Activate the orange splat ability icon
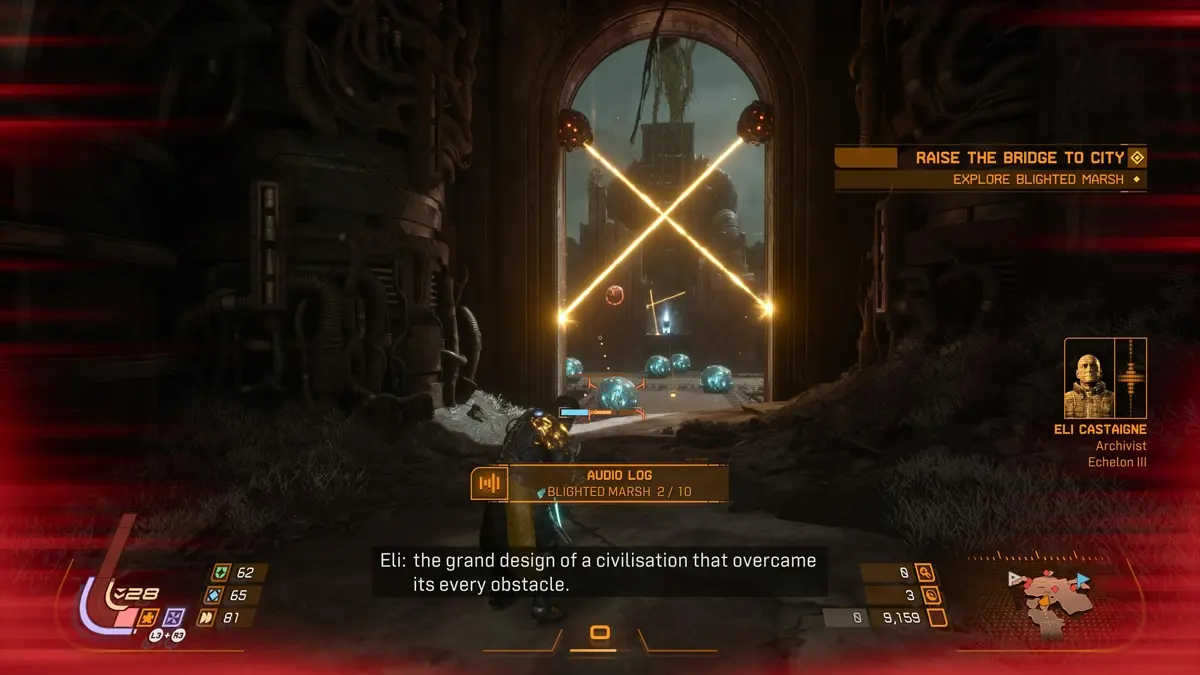The width and height of the screenshot is (1200, 675). 146,617
